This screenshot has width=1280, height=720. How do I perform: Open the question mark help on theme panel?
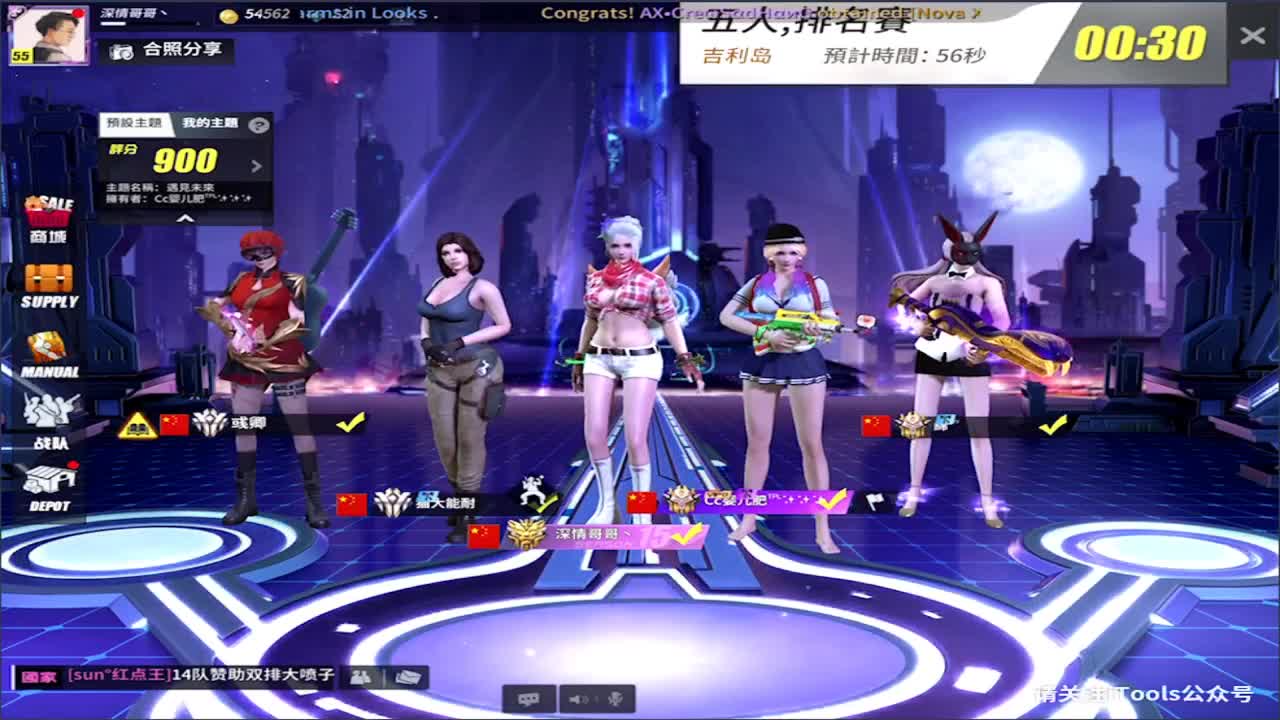click(258, 125)
